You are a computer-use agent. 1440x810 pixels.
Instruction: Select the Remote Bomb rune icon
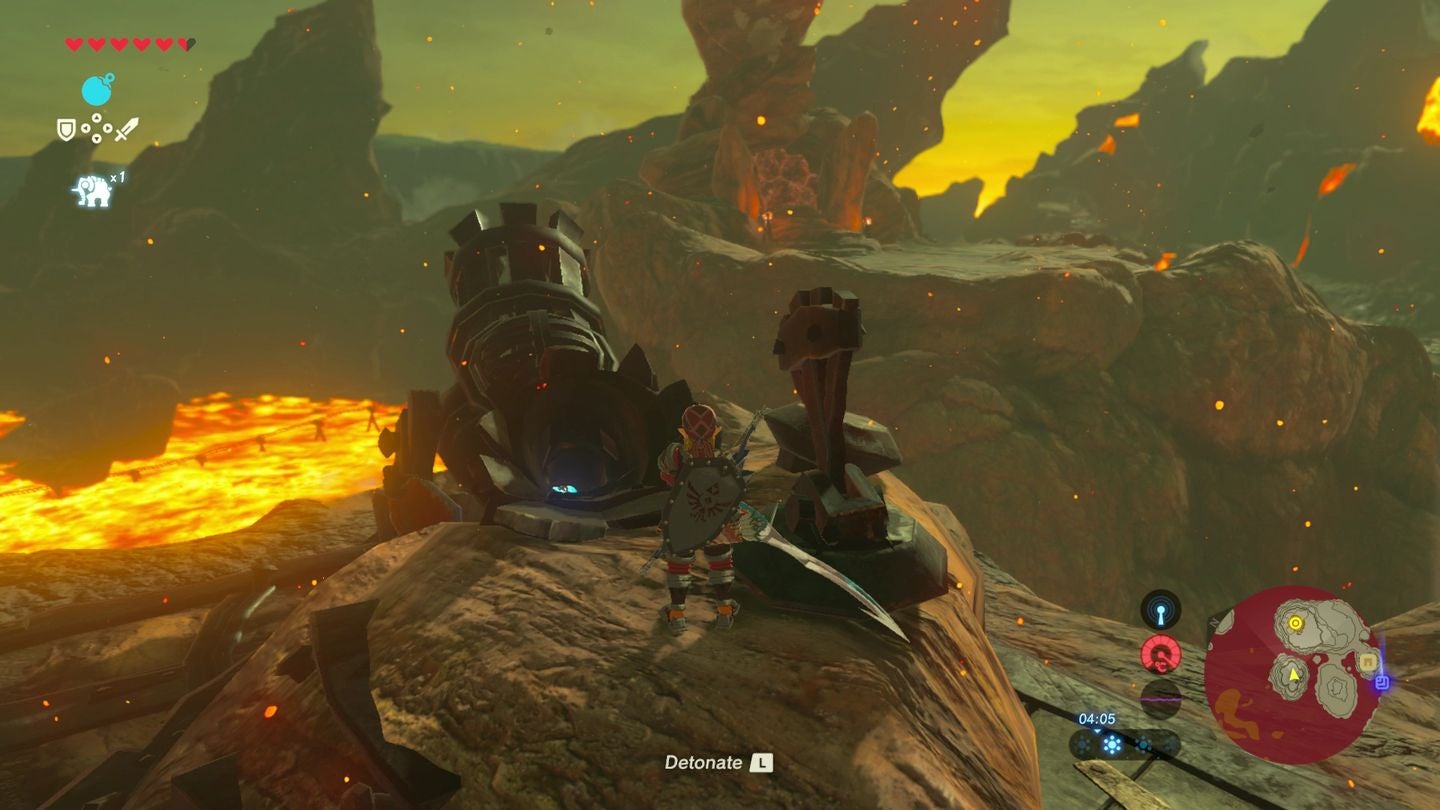tap(97, 90)
